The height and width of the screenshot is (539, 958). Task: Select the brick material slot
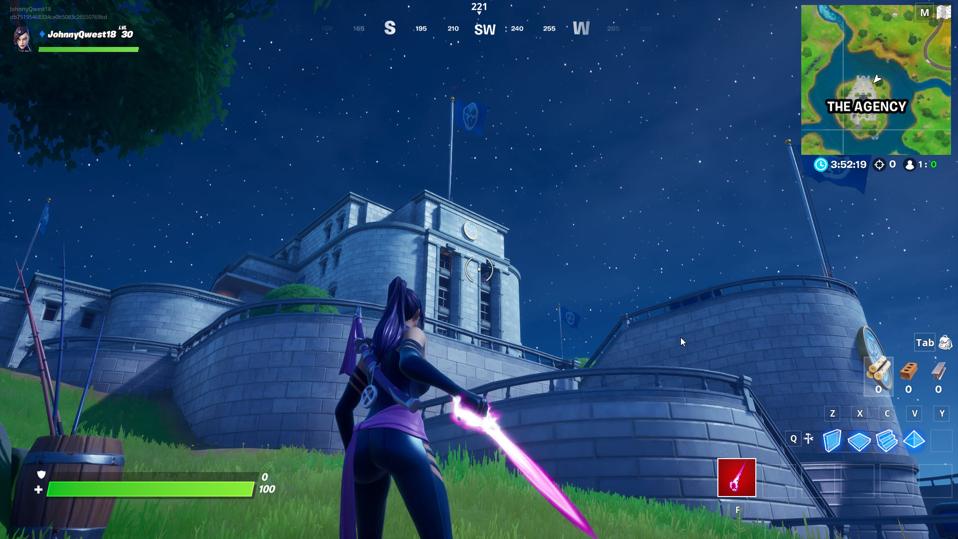tap(909, 372)
